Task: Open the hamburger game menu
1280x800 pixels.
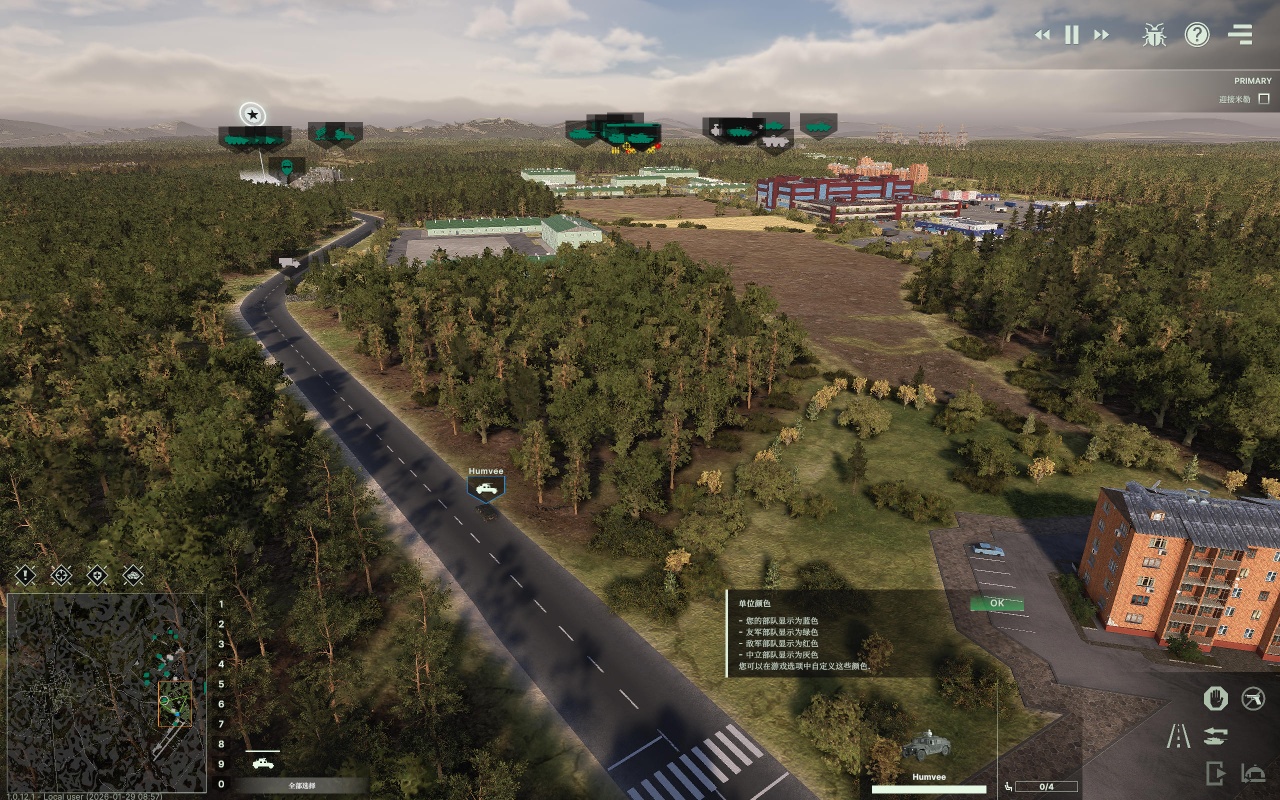Action: [x=1240, y=34]
